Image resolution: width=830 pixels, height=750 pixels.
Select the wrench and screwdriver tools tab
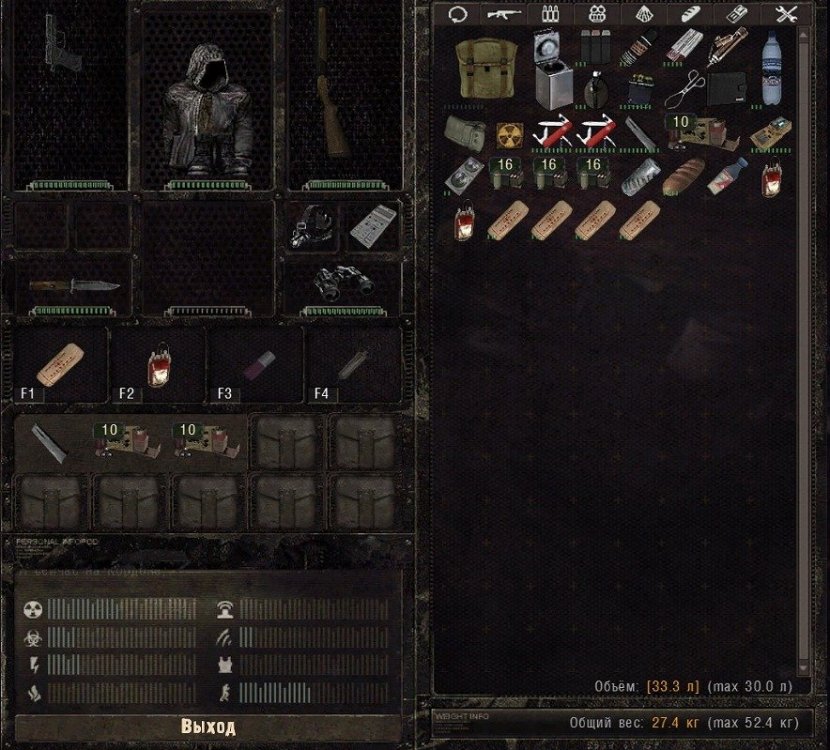(788, 14)
